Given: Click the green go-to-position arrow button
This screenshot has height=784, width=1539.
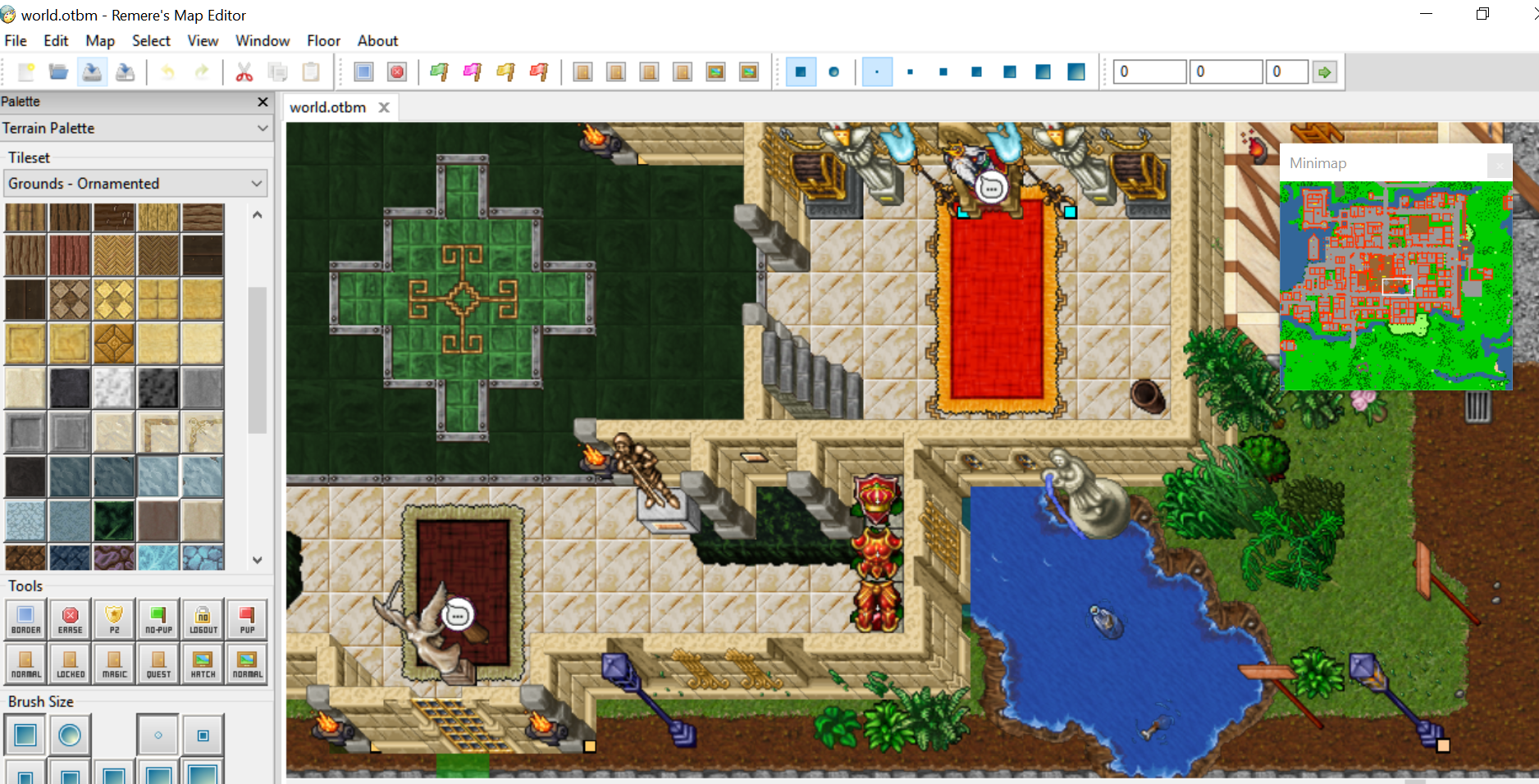Looking at the screenshot, I should coord(1324,71).
